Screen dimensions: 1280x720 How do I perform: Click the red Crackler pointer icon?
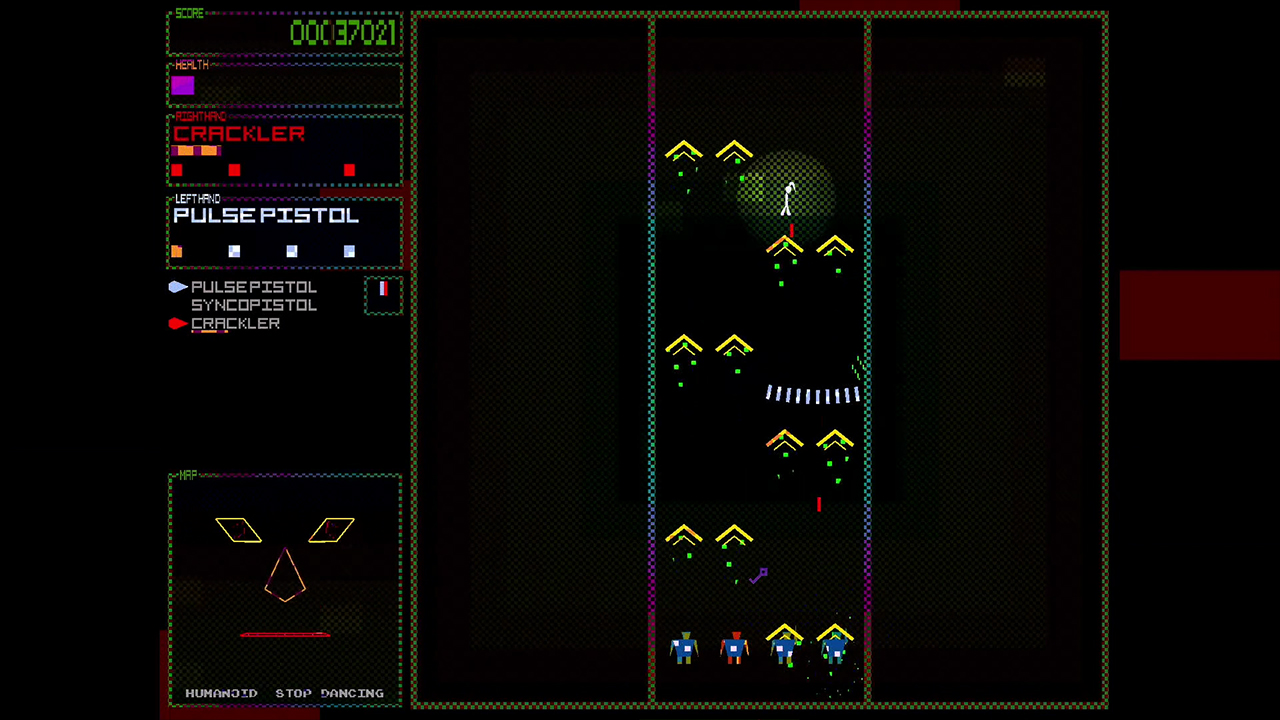click(176, 323)
